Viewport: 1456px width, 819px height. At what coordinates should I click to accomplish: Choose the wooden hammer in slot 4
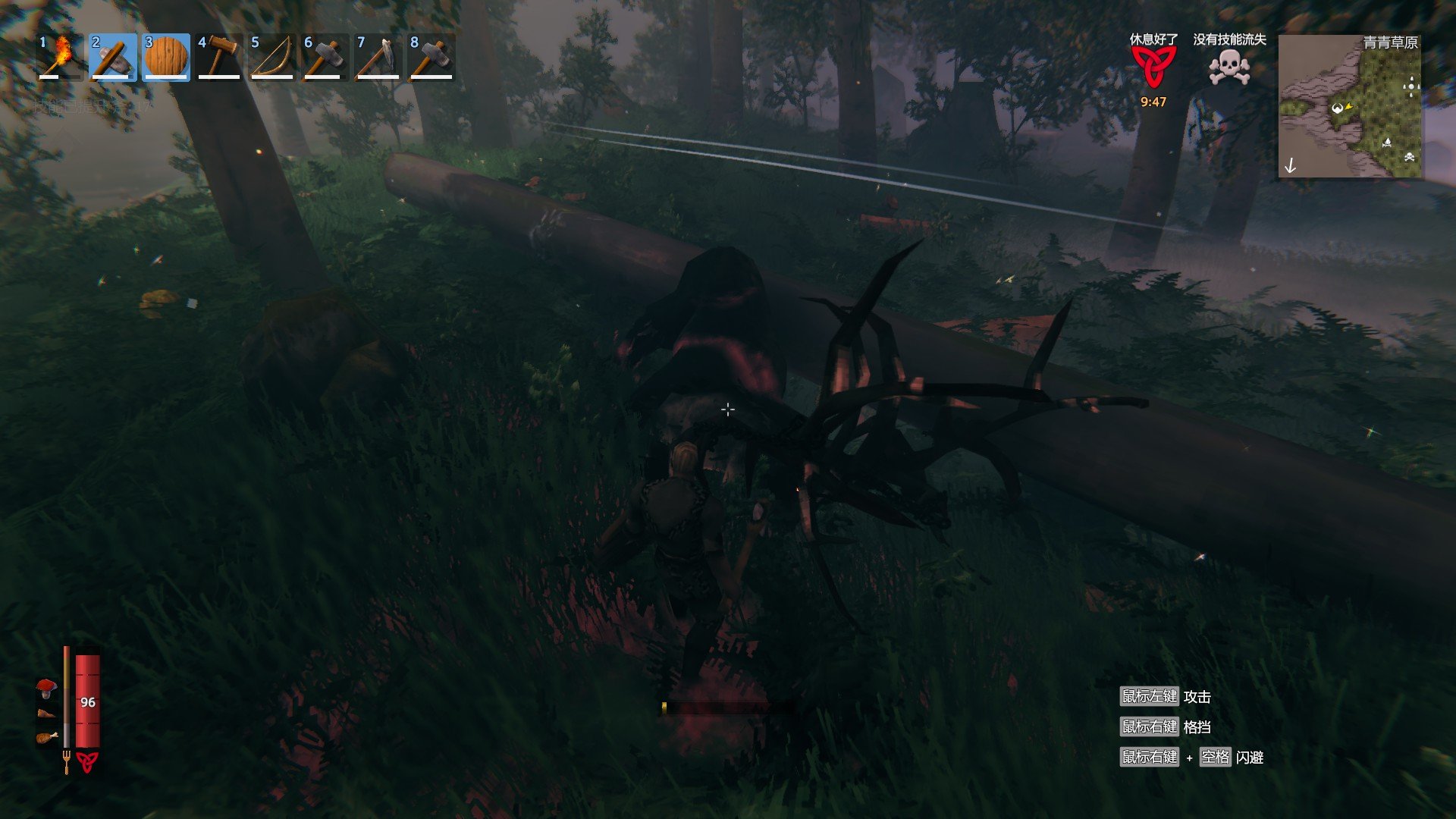point(218,57)
